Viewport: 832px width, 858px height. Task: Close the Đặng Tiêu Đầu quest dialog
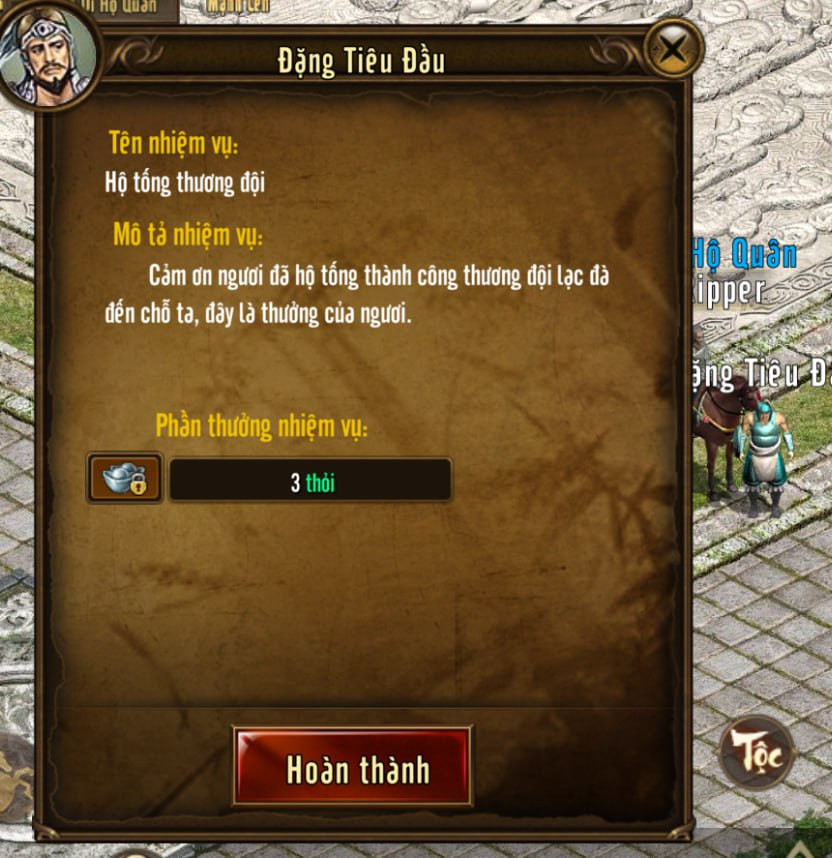pyautogui.click(x=674, y=47)
